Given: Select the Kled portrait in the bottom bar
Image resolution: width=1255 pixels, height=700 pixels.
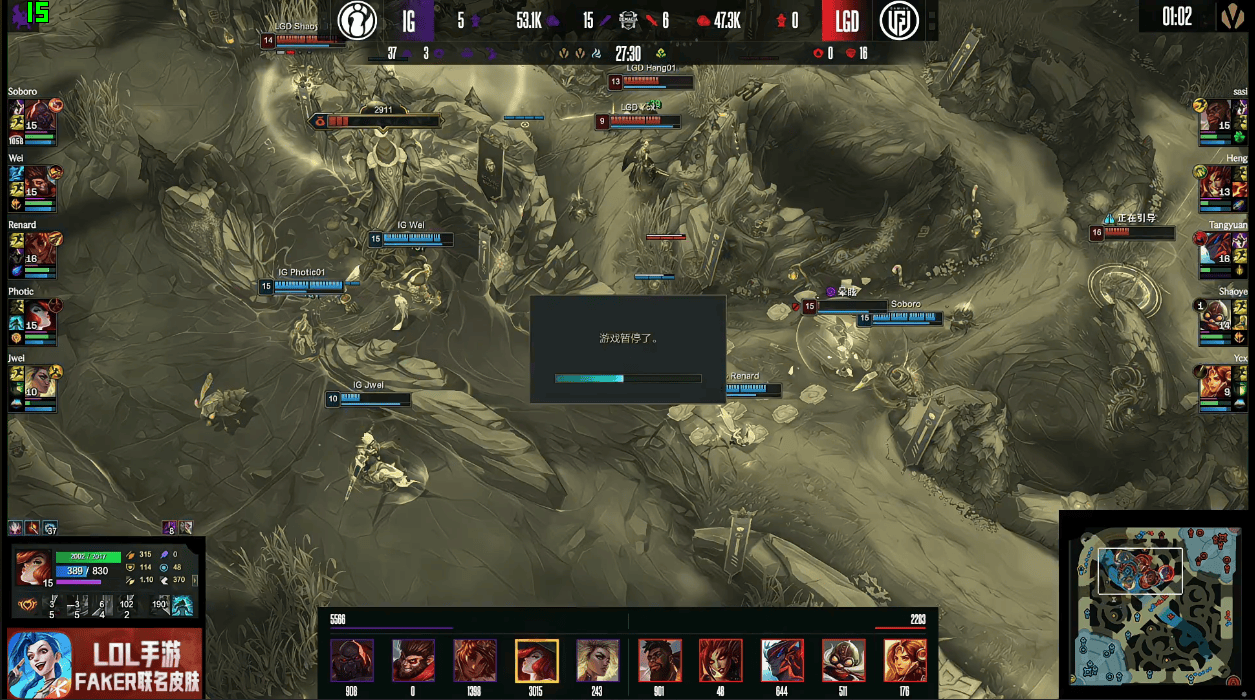Looking at the screenshot, I should pos(844,661).
